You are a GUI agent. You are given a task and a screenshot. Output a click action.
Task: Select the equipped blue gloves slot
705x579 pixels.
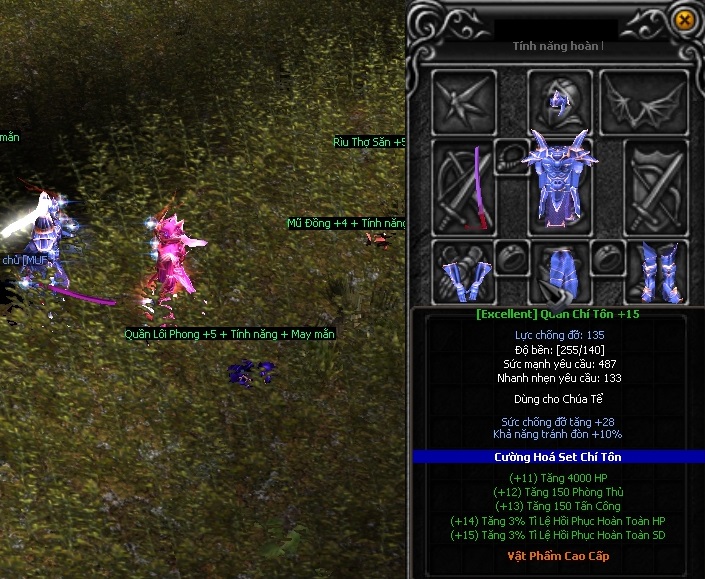coord(464,273)
